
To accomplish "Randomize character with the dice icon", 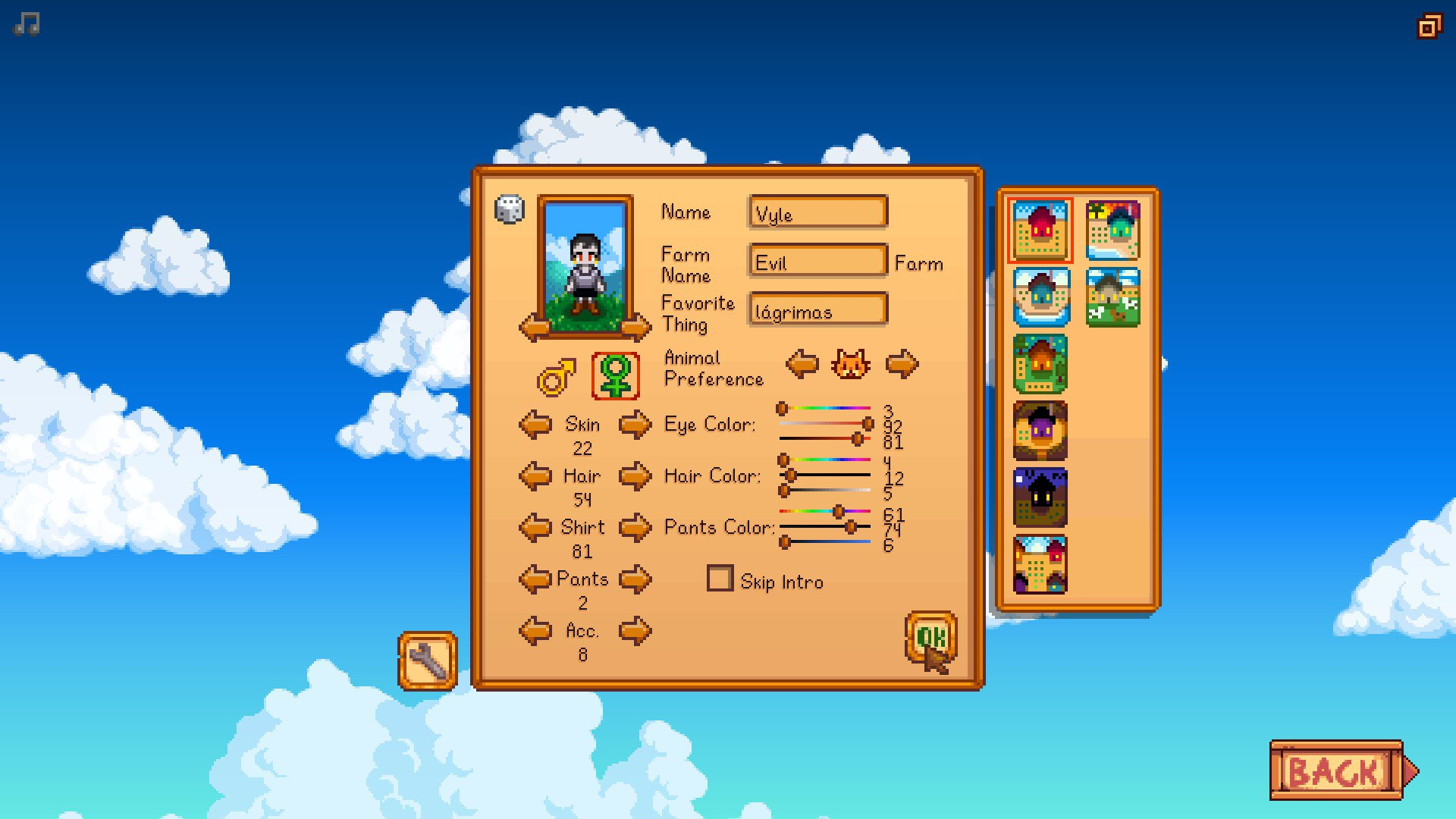I will pos(509,209).
